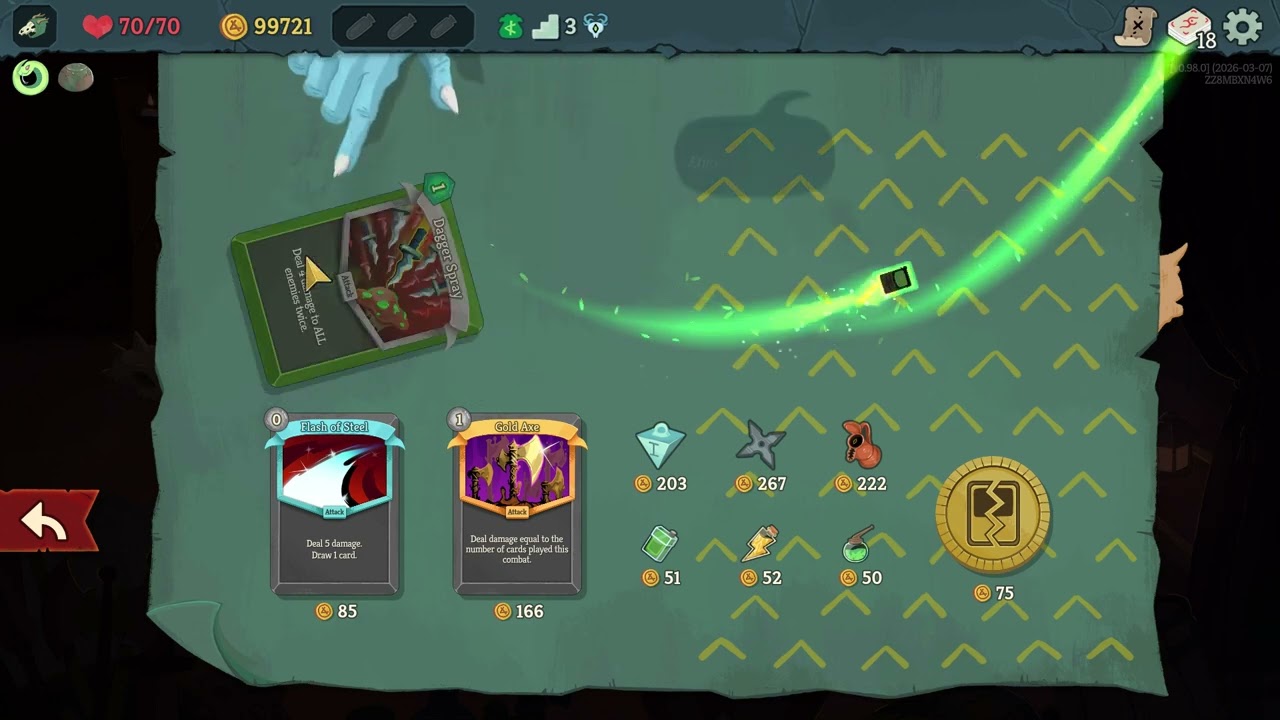The height and width of the screenshot is (720, 1280).
Task: Buy the green canister potion for 51 gold
Action: [659, 544]
